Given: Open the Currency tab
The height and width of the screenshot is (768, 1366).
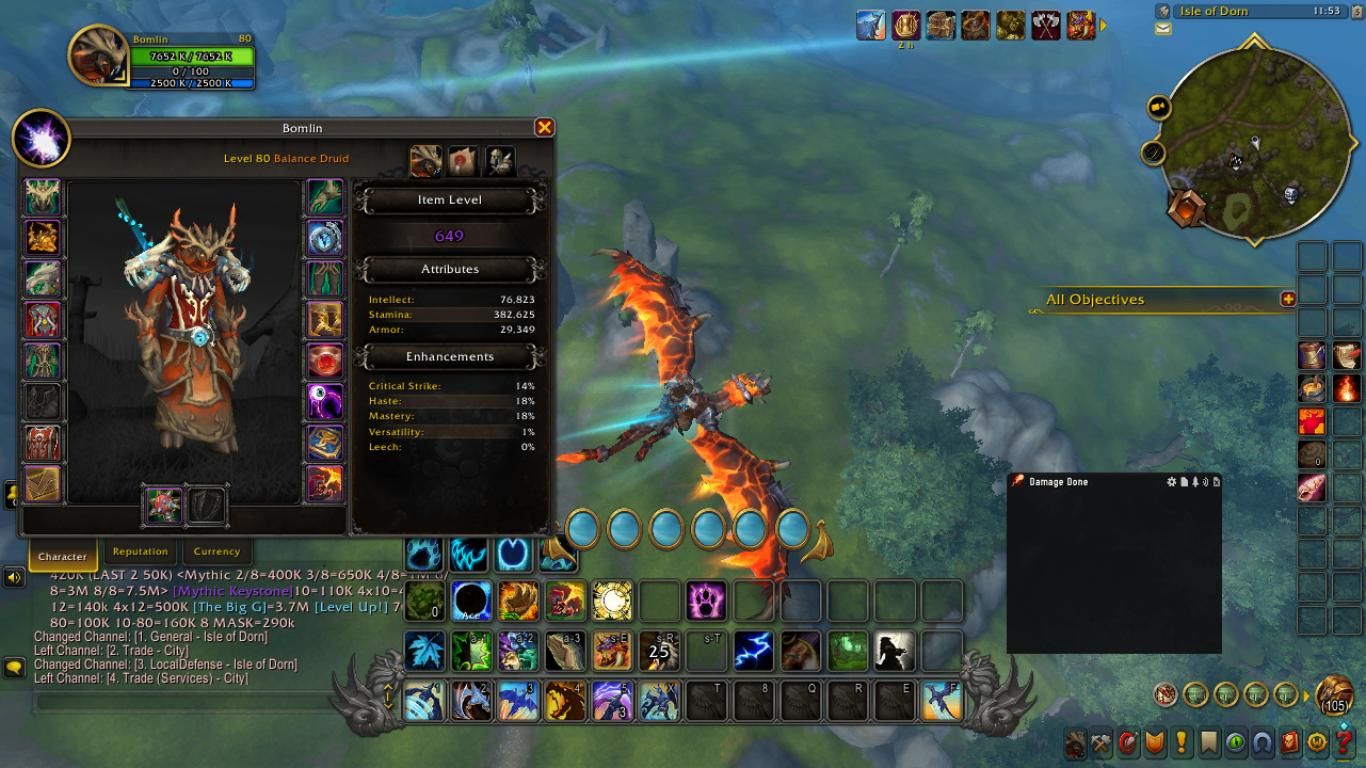Looking at the screenshot, I should pos(217,552).
